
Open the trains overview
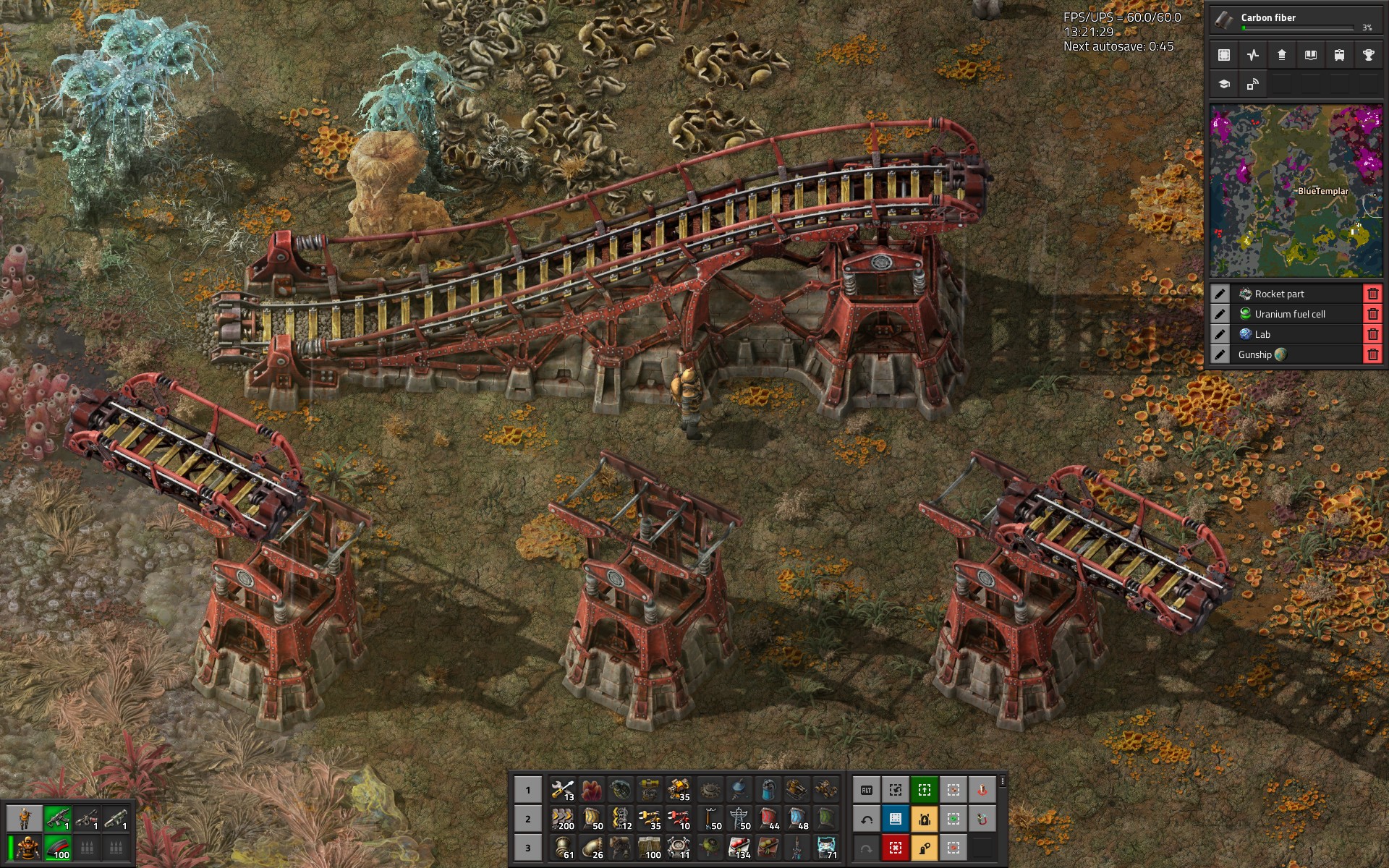click(x=1339, y=55)
